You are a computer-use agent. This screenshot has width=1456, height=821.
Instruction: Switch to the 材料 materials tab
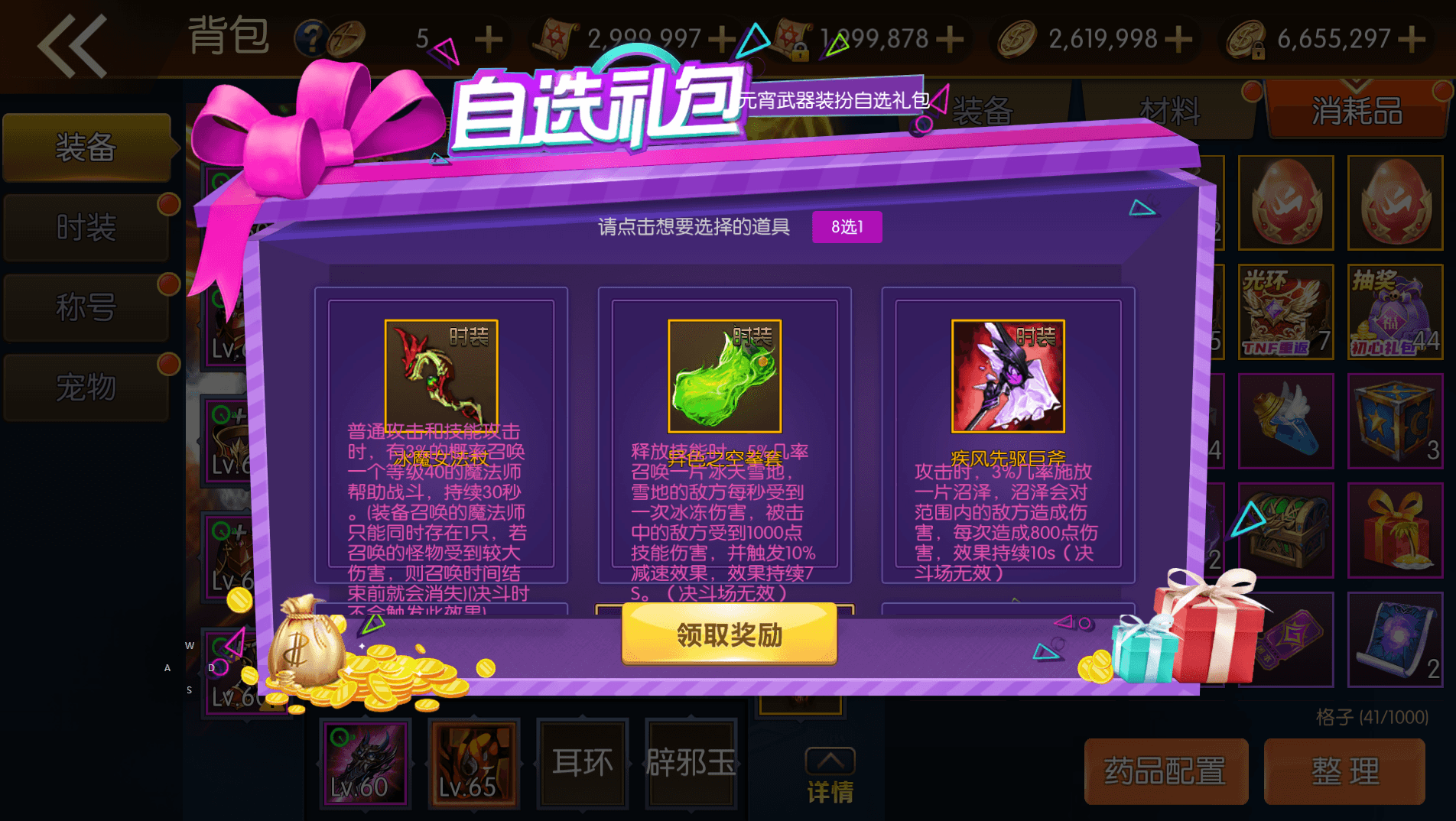(x=1168, y=111)
